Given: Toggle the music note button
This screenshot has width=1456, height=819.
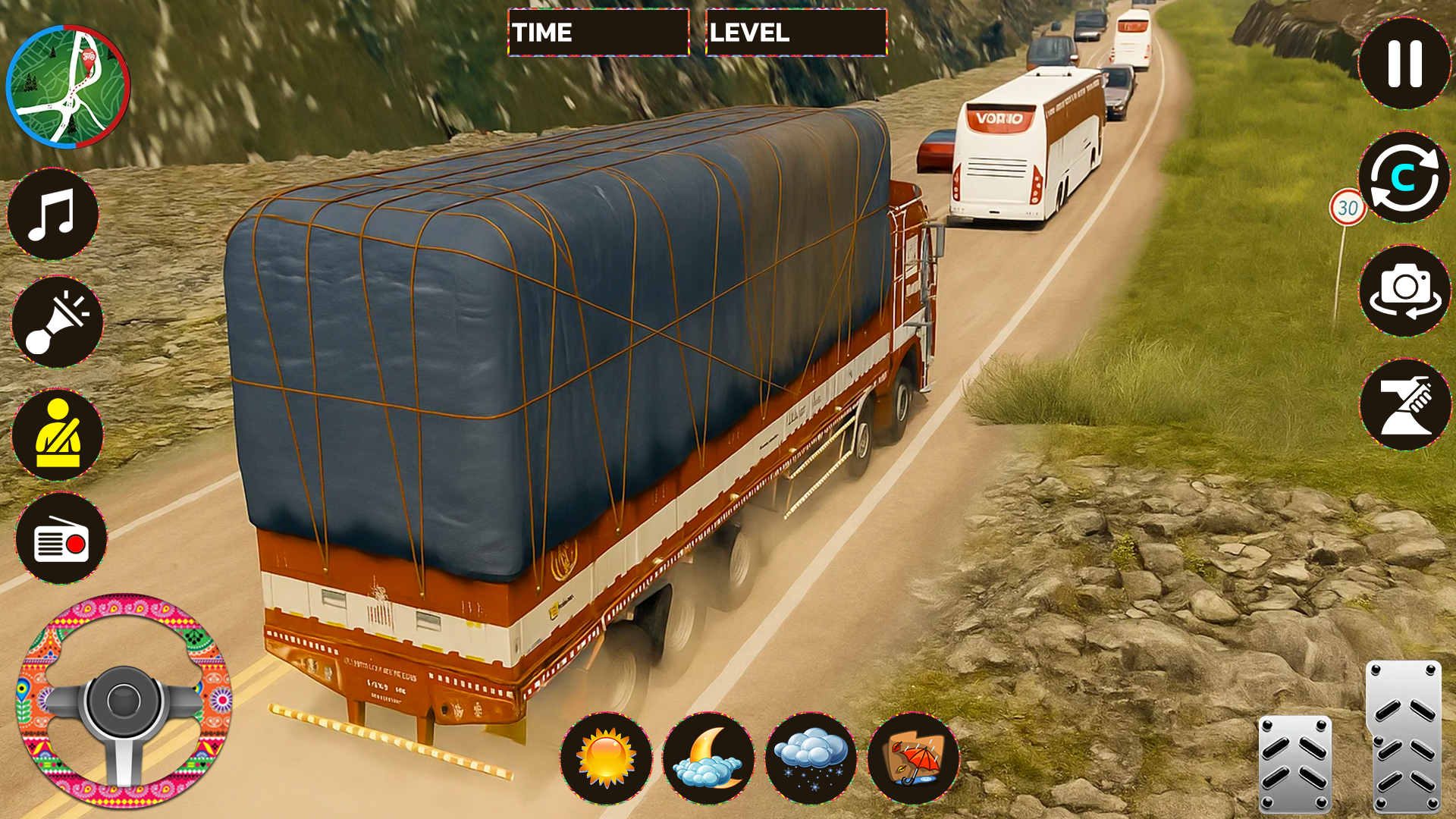Looking at the screenshot, I should (53, 215).
